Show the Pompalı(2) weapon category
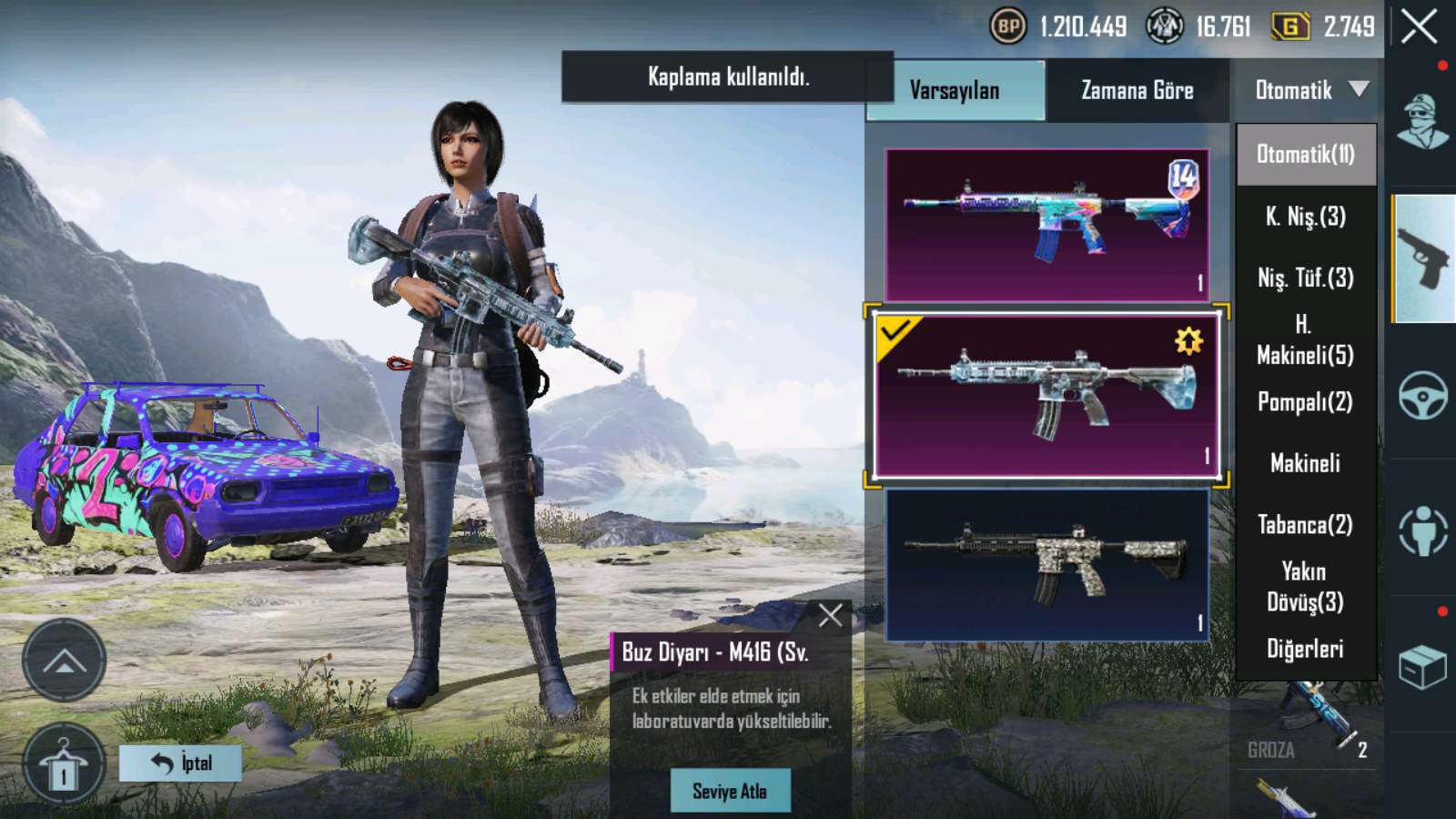1456x819 pixels. (1305, 401)
